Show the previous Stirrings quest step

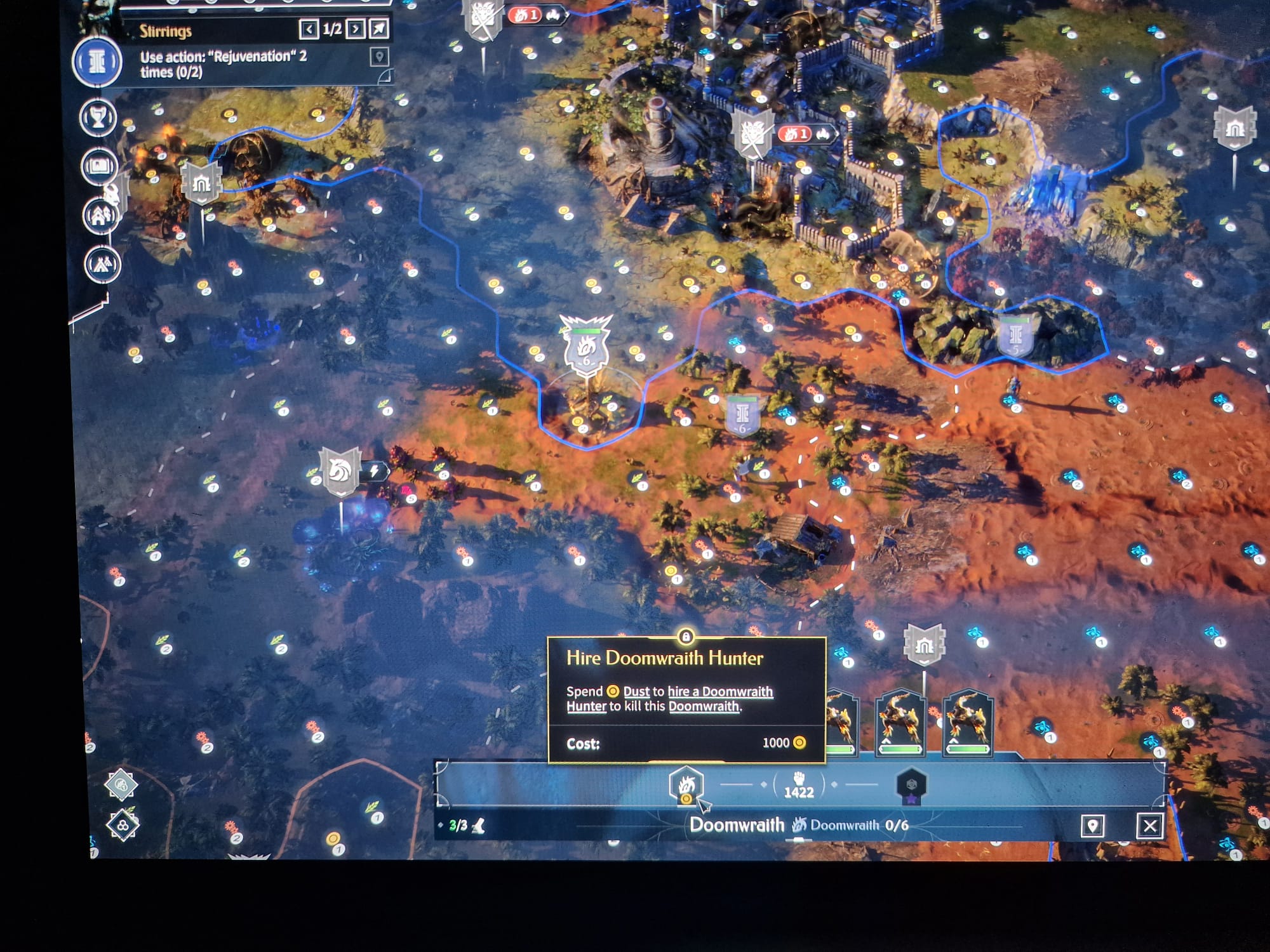309,29
